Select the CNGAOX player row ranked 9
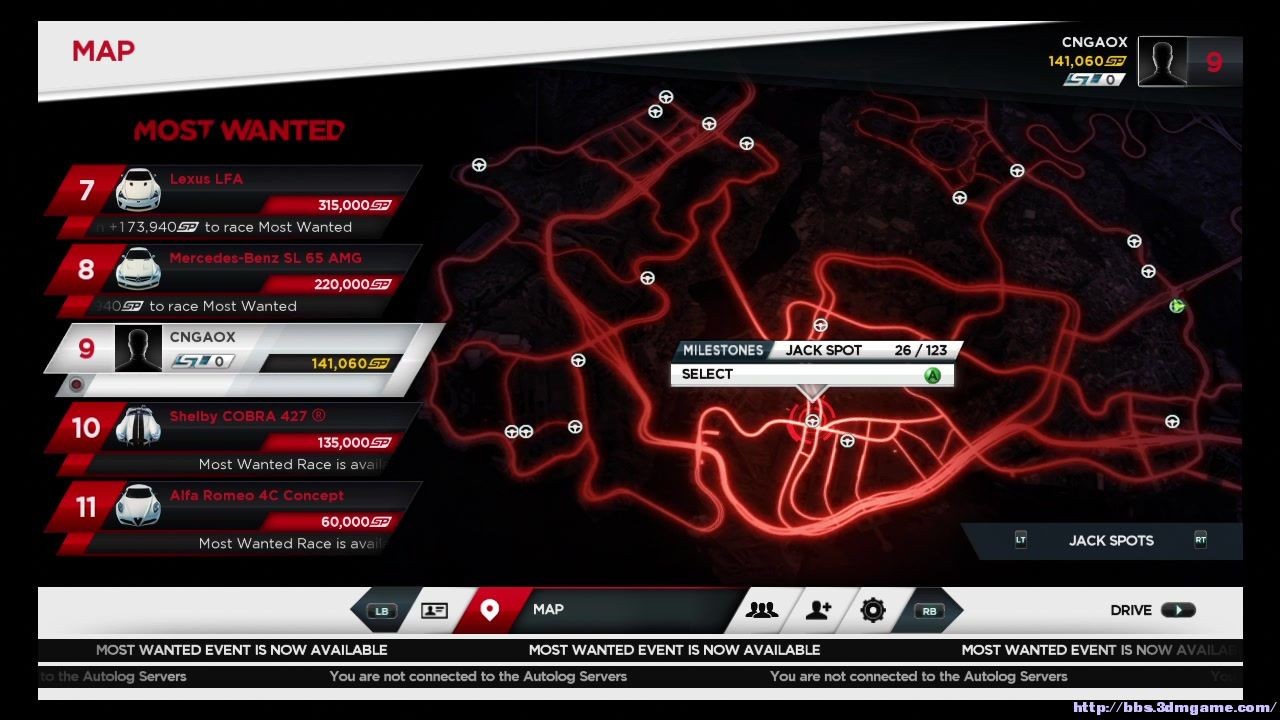 click(245, 349)
